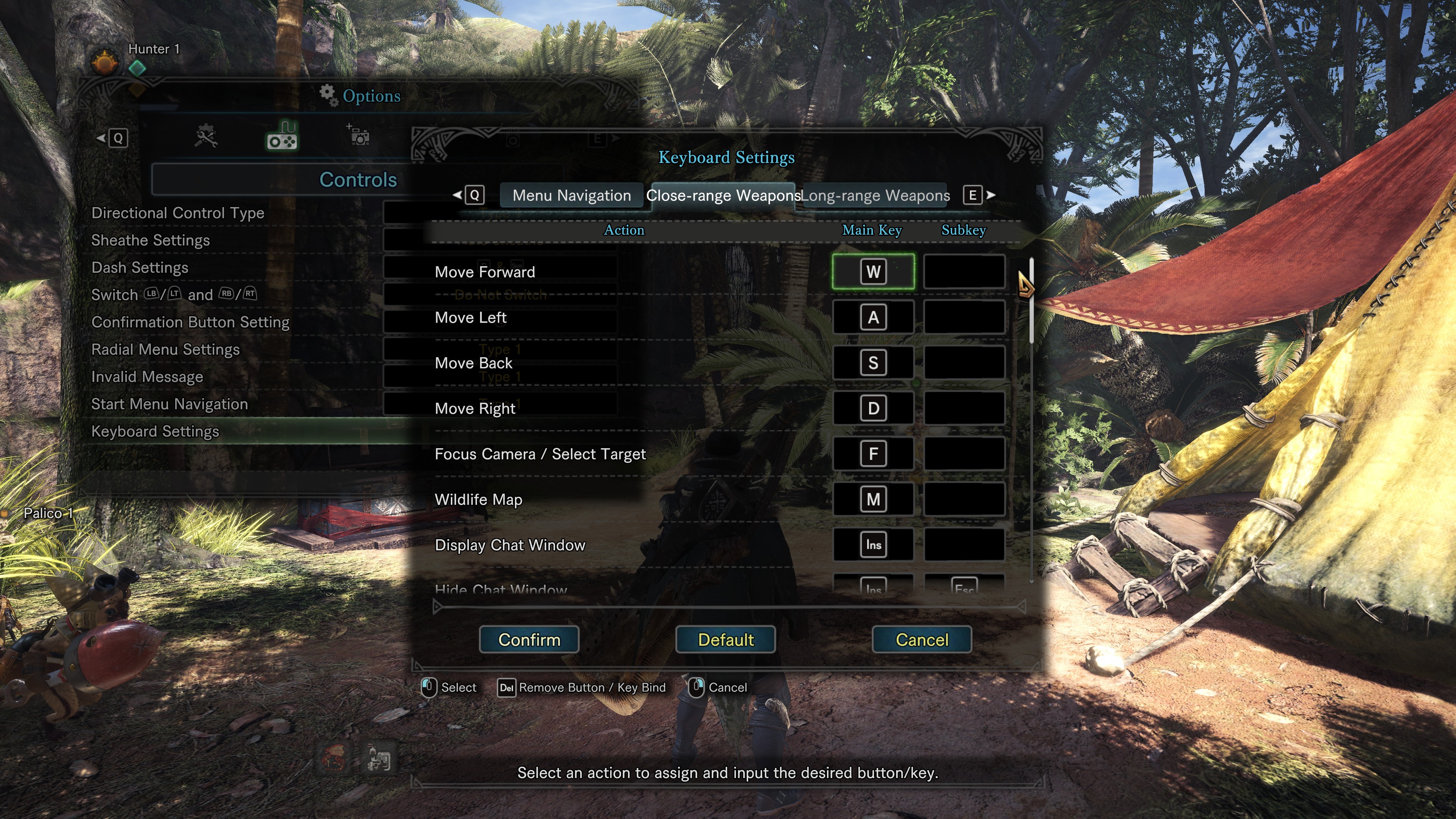Select the Dash Settings entry
This screenshot has width=1456, height=819.
tap(140, 267)
